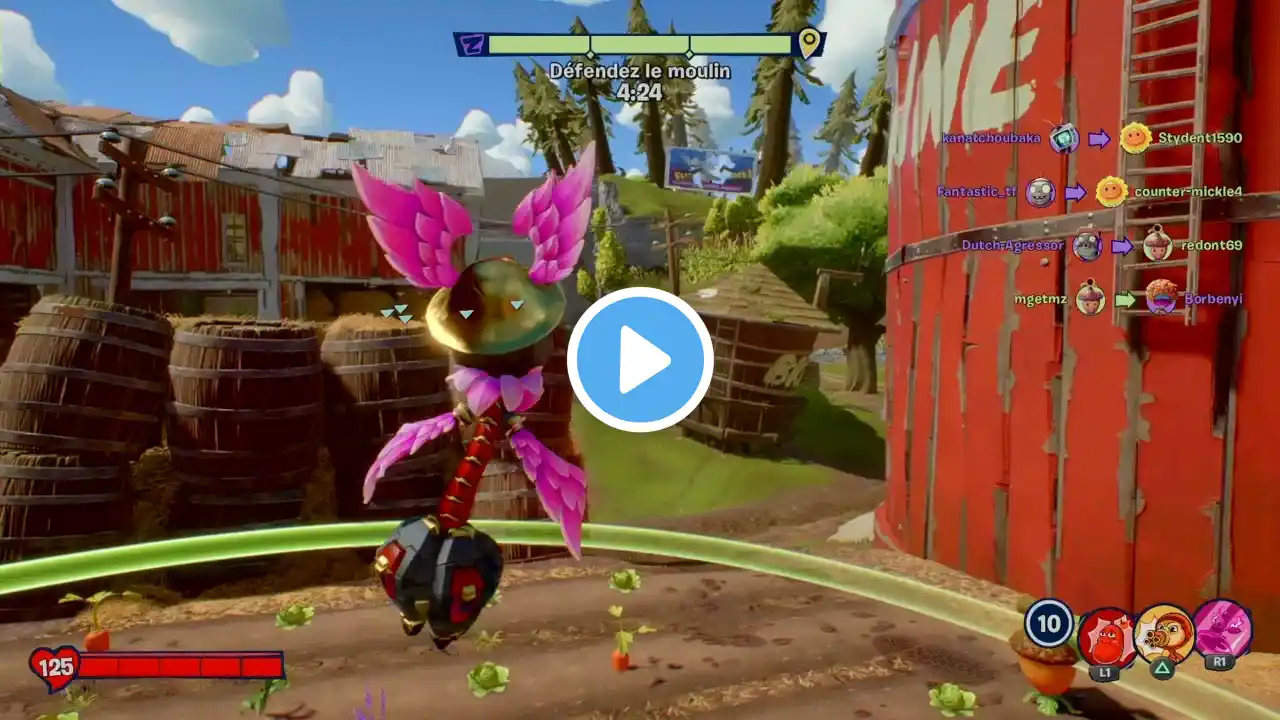Activate the red chili bean bomb ability

1106,637
